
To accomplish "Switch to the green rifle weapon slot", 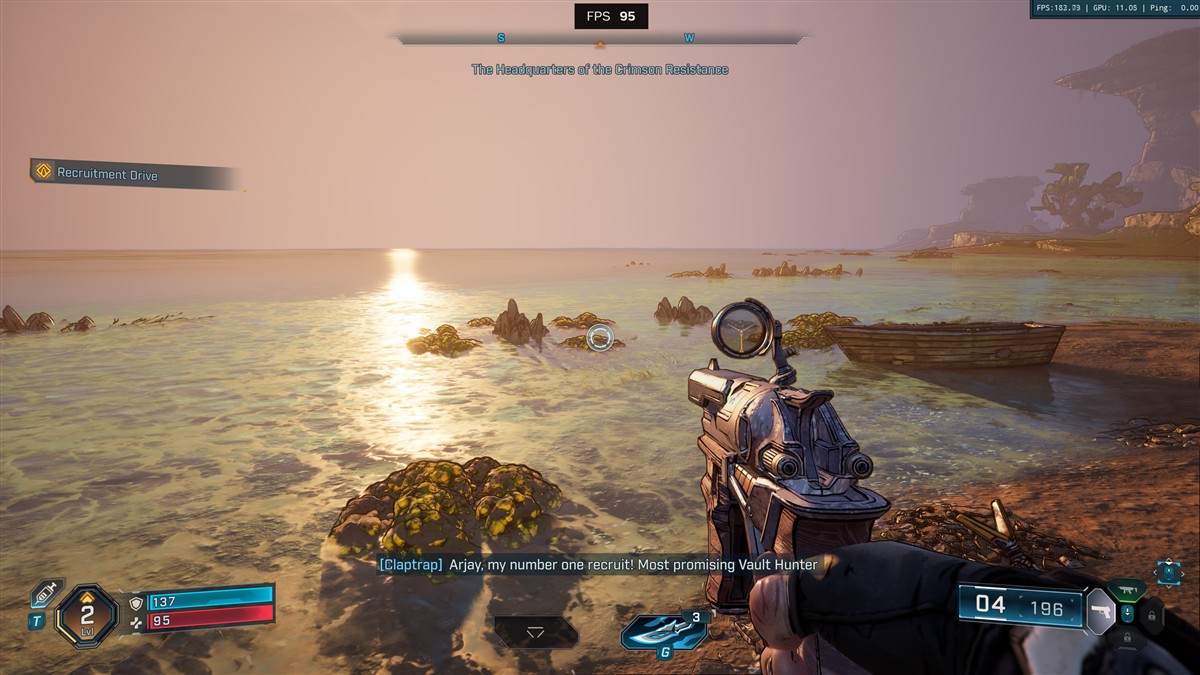I will (x=1127, y=589).
